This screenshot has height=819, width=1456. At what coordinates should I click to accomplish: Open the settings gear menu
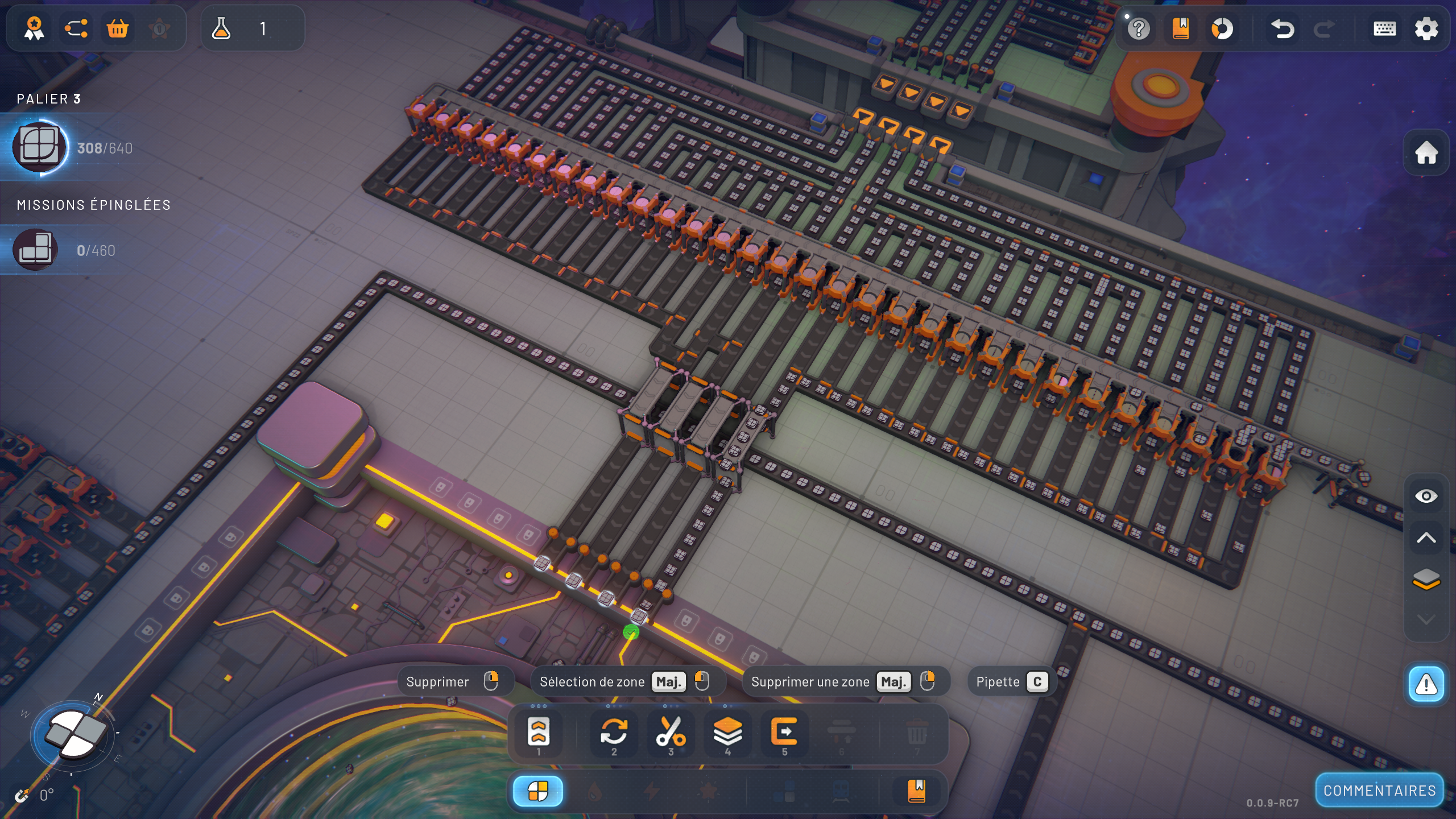point(1426,28)
